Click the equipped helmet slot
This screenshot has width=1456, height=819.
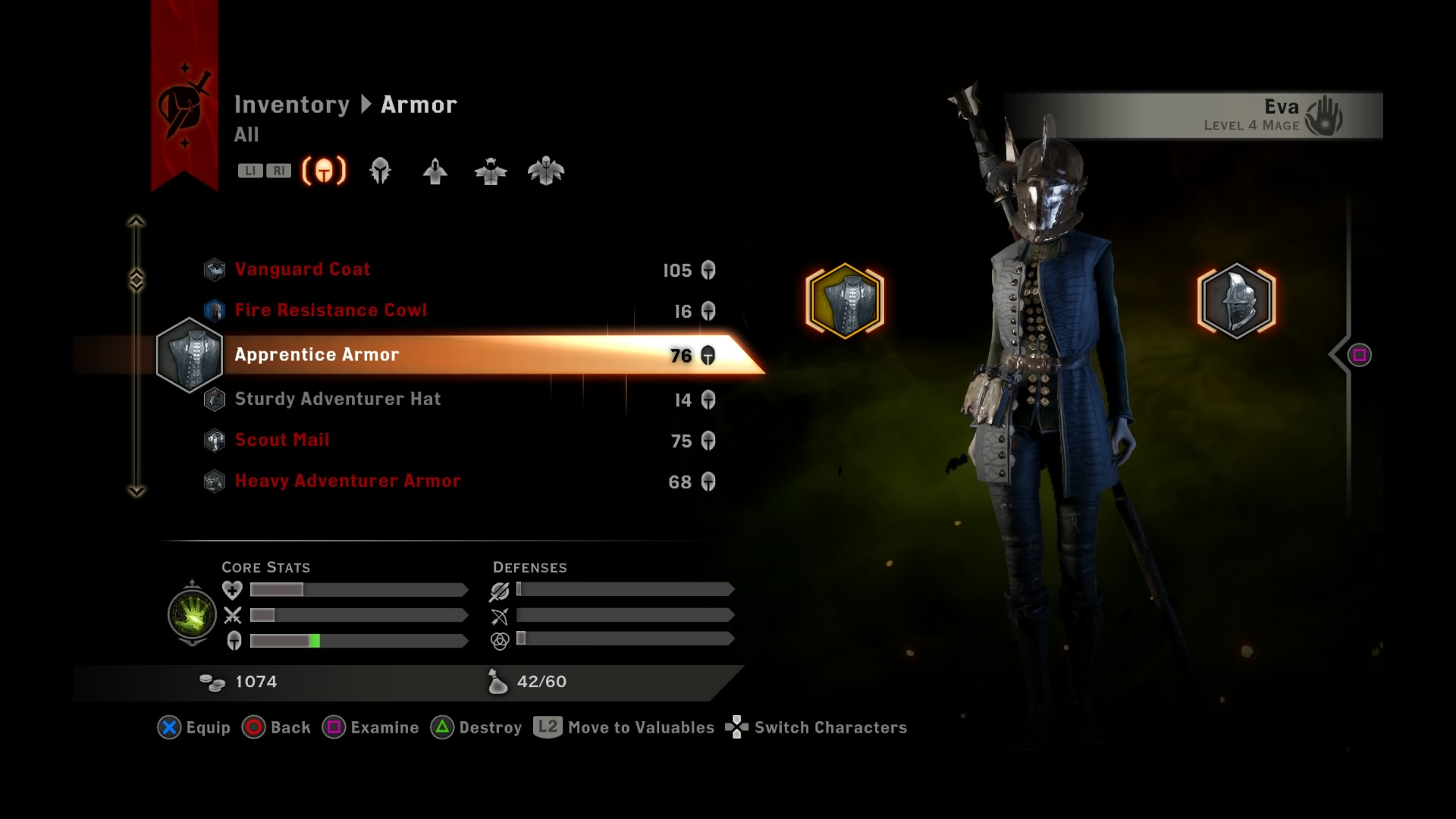click(x=1236, y=300)
